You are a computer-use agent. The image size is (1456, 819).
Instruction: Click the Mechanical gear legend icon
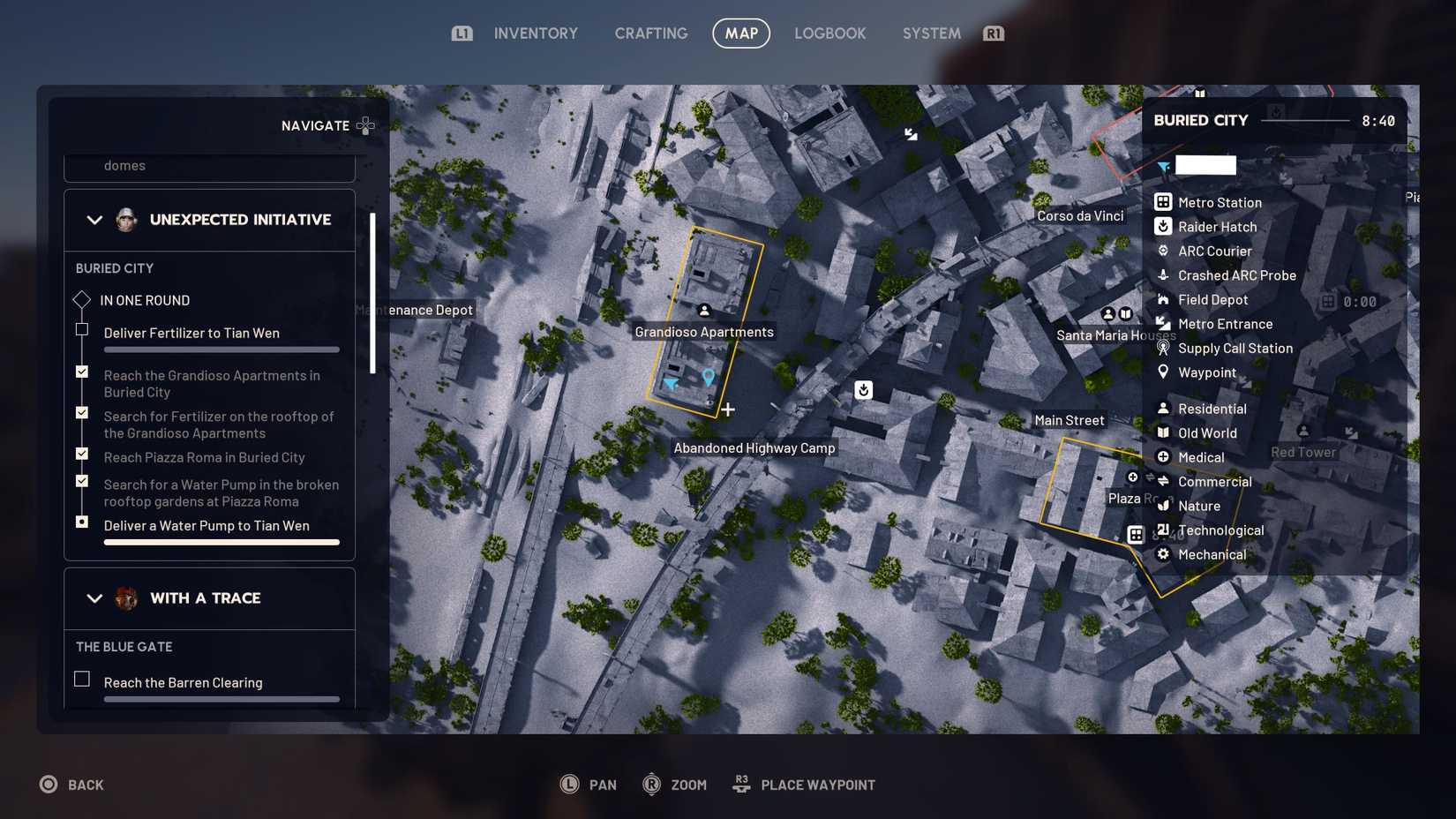[x=1163, y=554]
